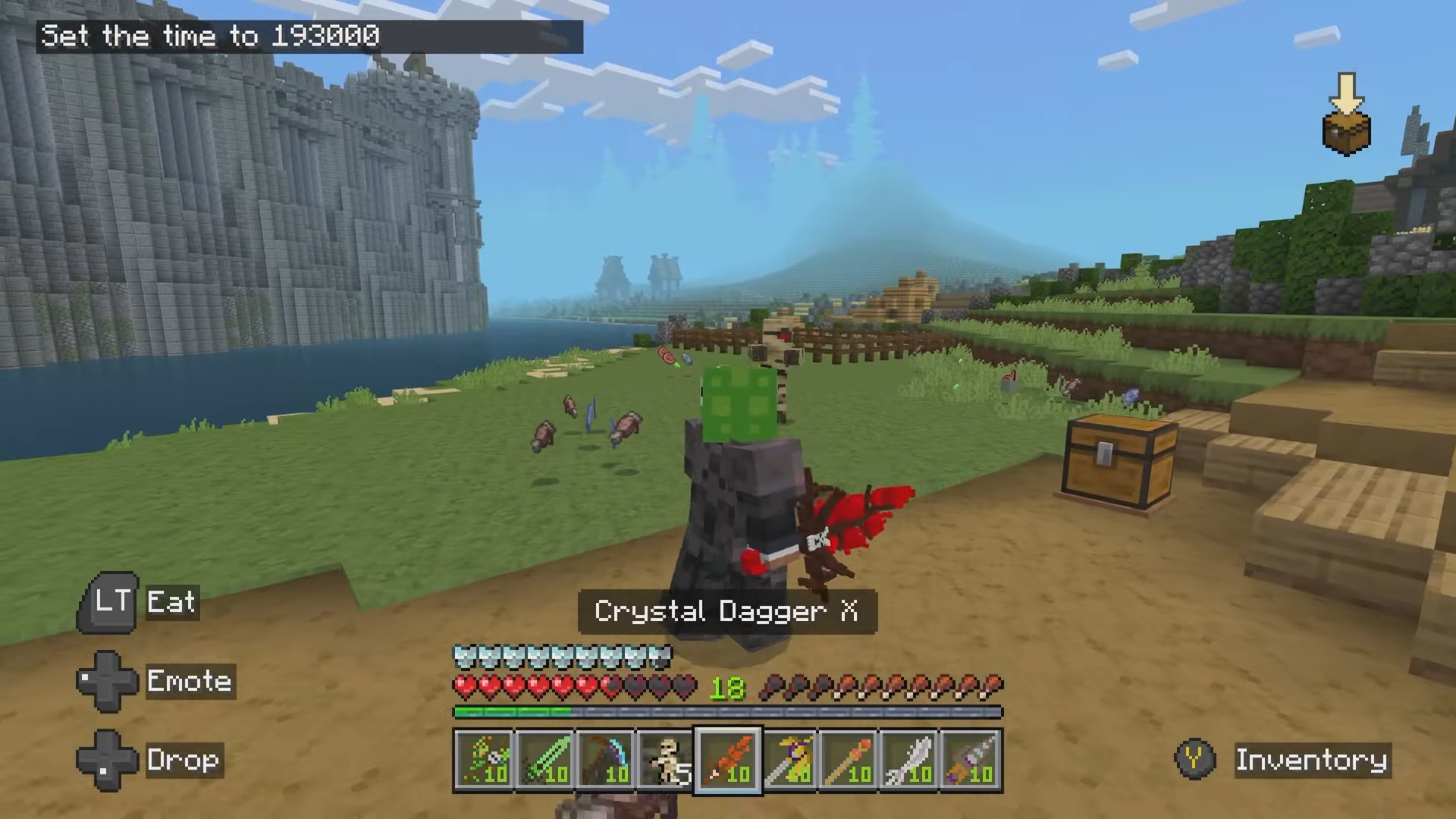Choose the yellow and purple staff slot
Image resolution: width=1456 pixels, height=819 pixels.
[x=789, y=760]
